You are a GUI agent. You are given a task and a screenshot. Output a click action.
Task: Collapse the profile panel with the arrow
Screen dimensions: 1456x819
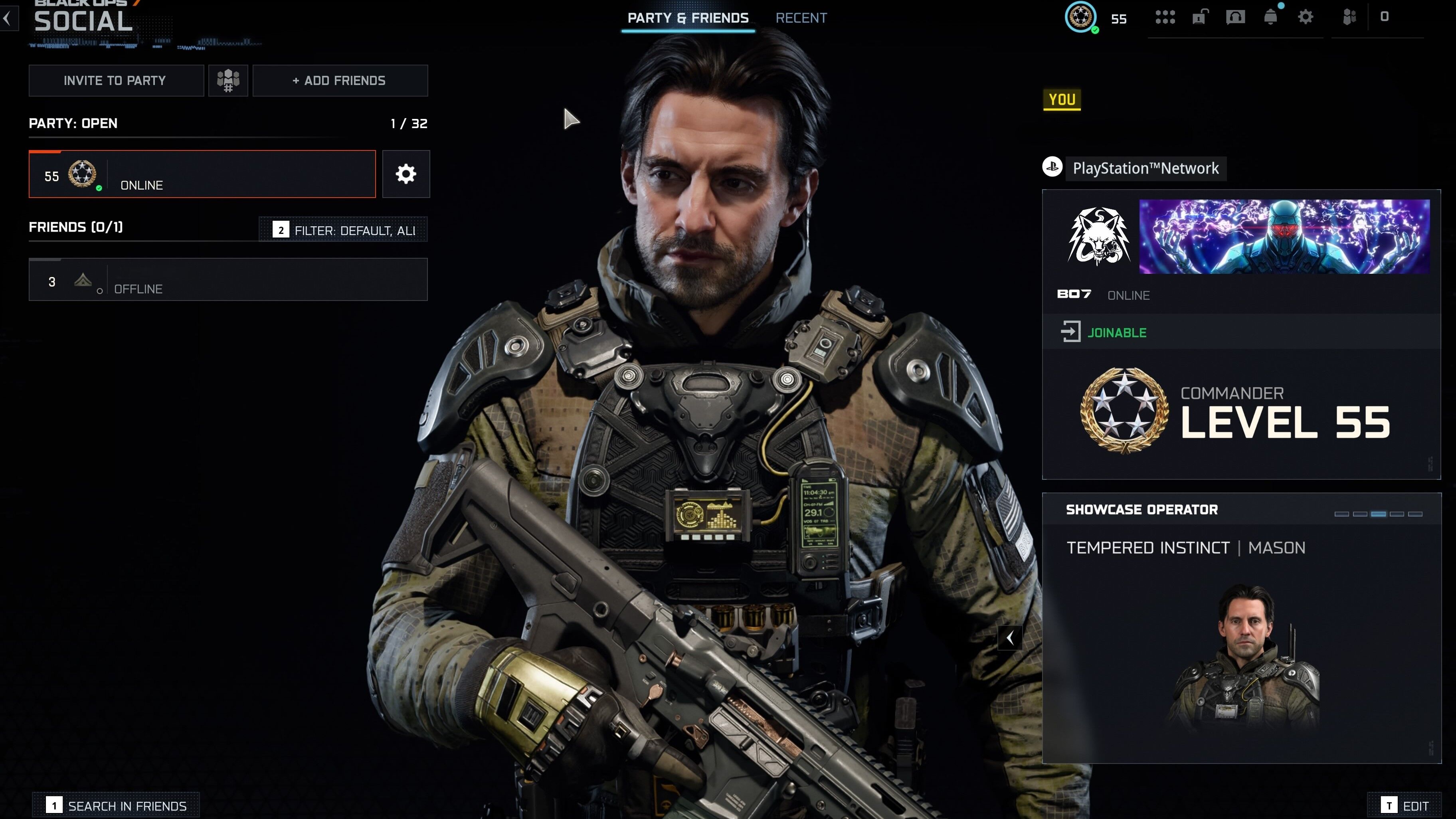[x=1009, y=638]
